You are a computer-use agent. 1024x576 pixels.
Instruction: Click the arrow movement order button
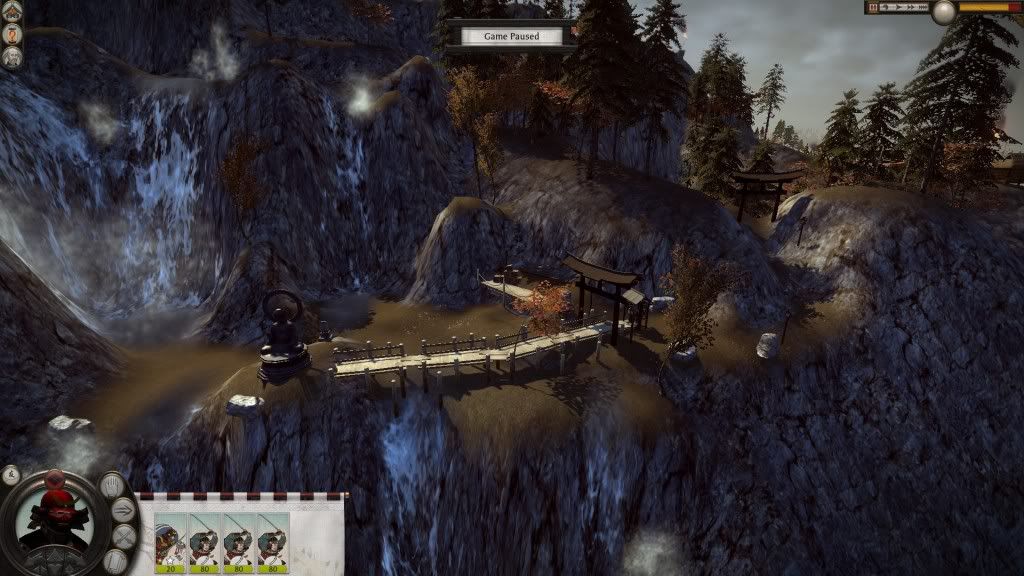(124, 511)
